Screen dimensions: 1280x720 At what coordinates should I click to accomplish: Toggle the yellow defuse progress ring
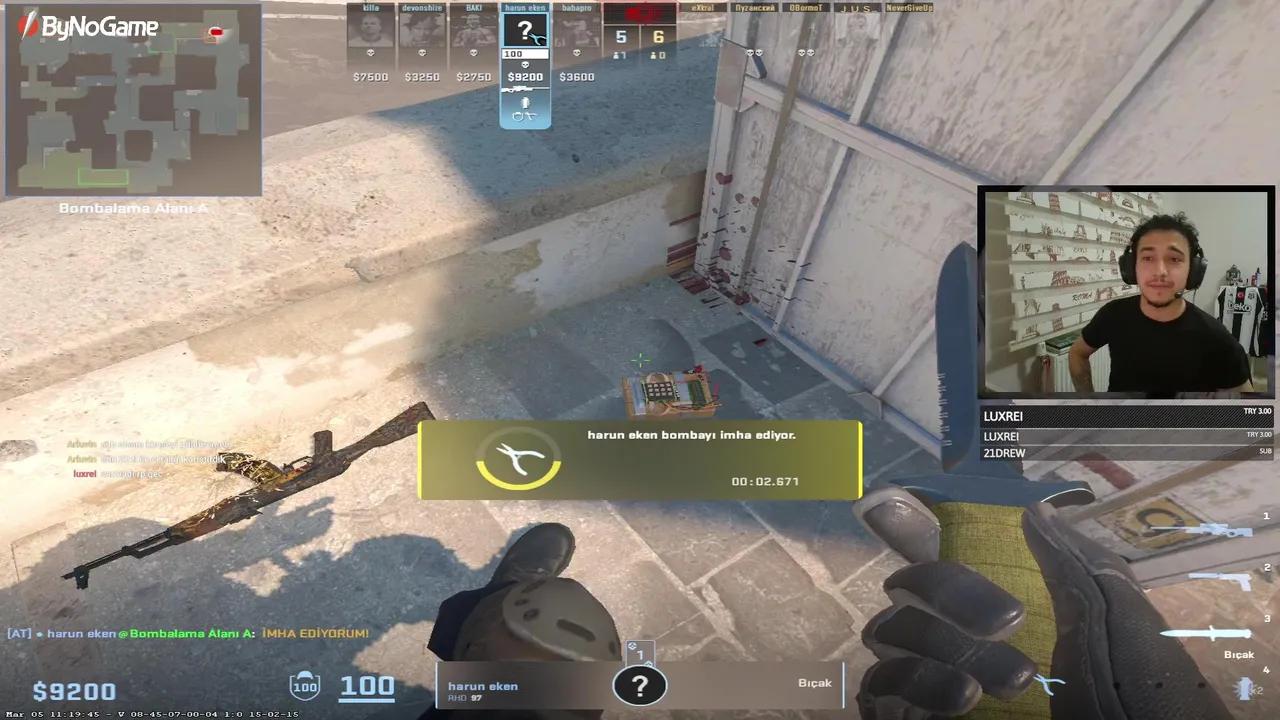click(x=518, y=460)
